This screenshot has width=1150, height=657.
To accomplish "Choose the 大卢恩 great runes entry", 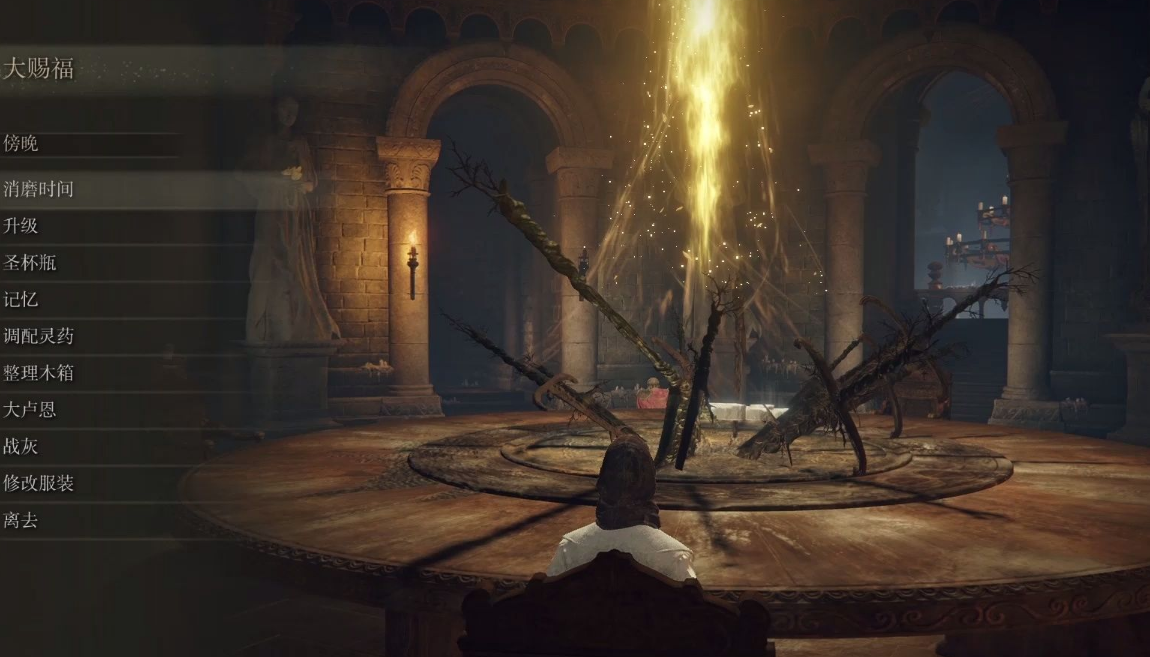I will coord(30,410).
